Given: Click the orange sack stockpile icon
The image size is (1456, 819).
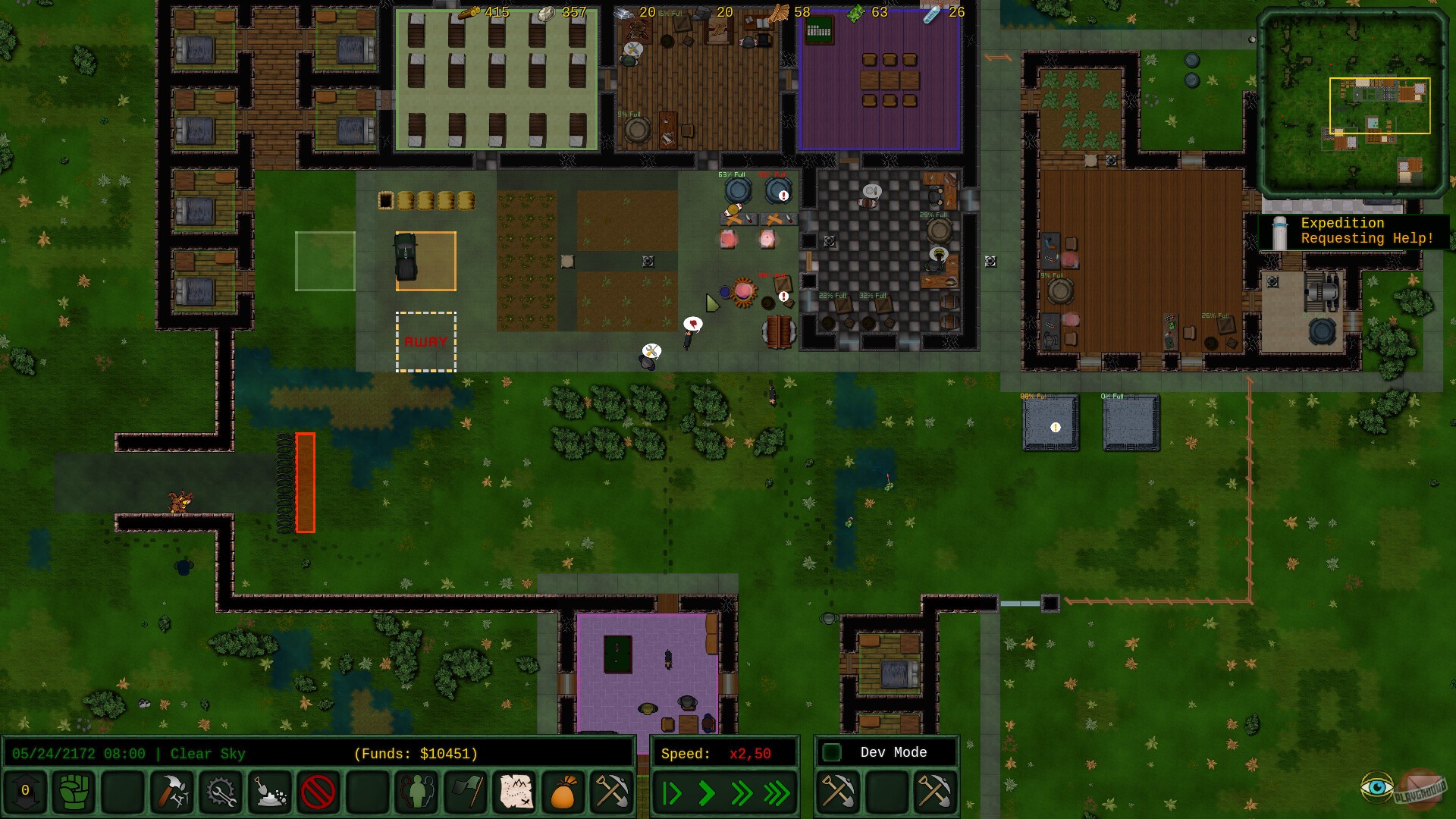Looking at the screenshot, I should pos(563,792).
